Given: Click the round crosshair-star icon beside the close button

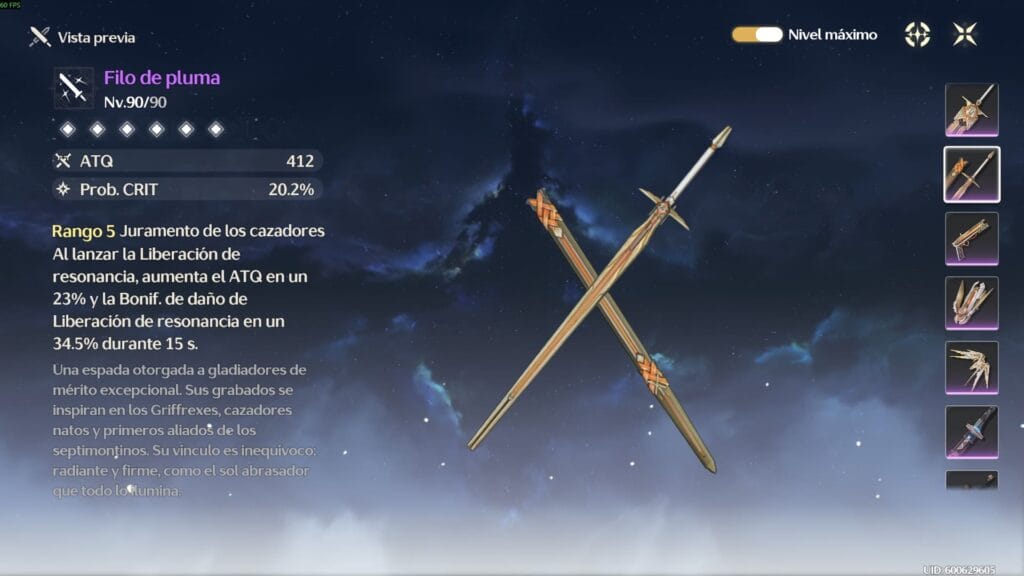Looking at the screenshot, I should (917, 34).
